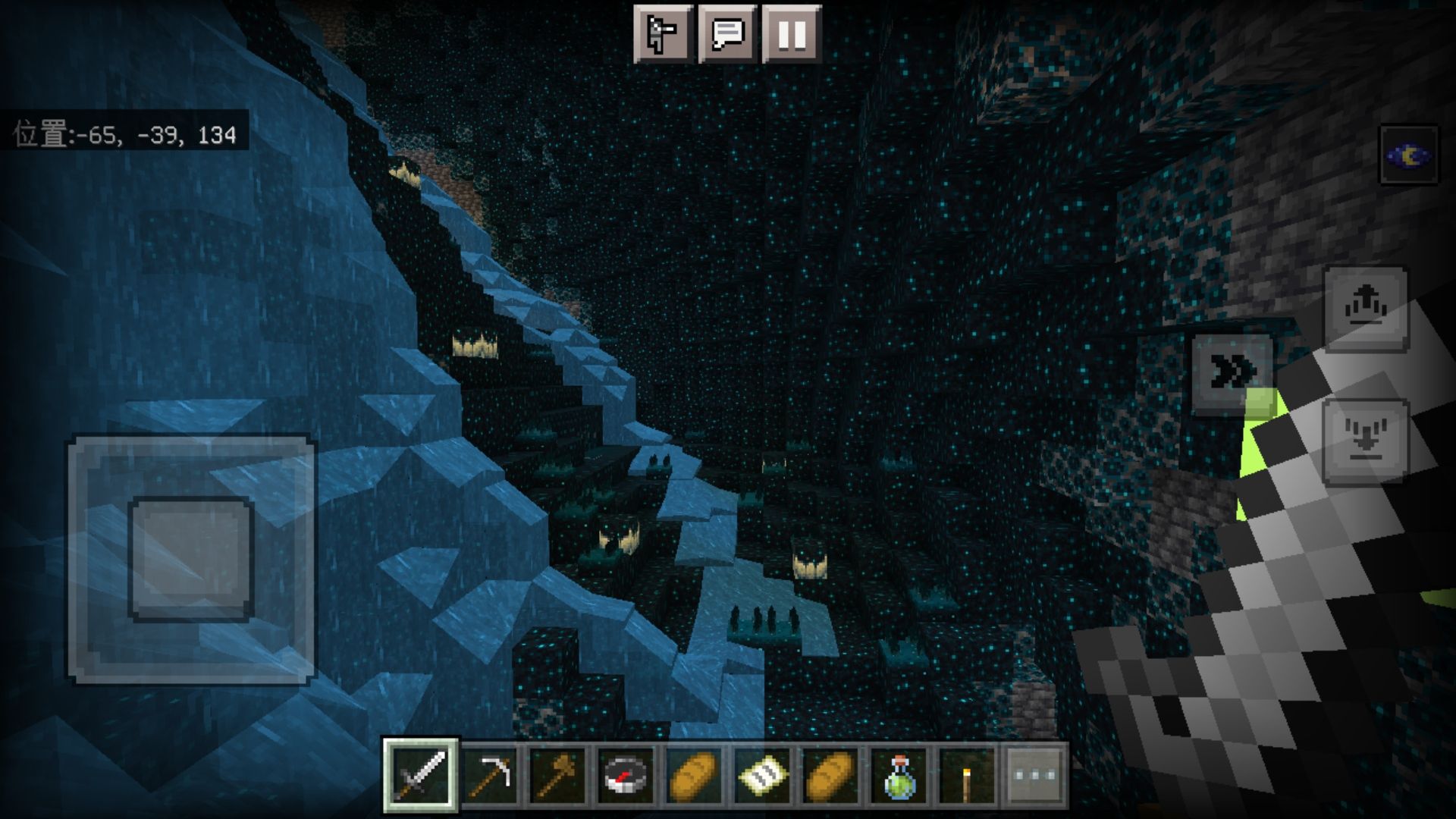The height and width of the screenshot is (819, 1456).
Task: Open the inventory with the three-dots button
Action: 1035,775
